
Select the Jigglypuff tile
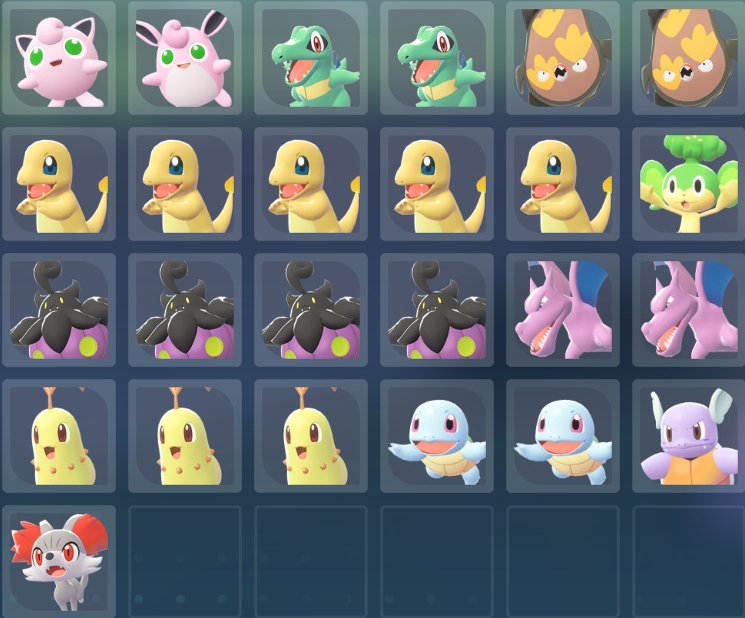(x=58, y=57)
